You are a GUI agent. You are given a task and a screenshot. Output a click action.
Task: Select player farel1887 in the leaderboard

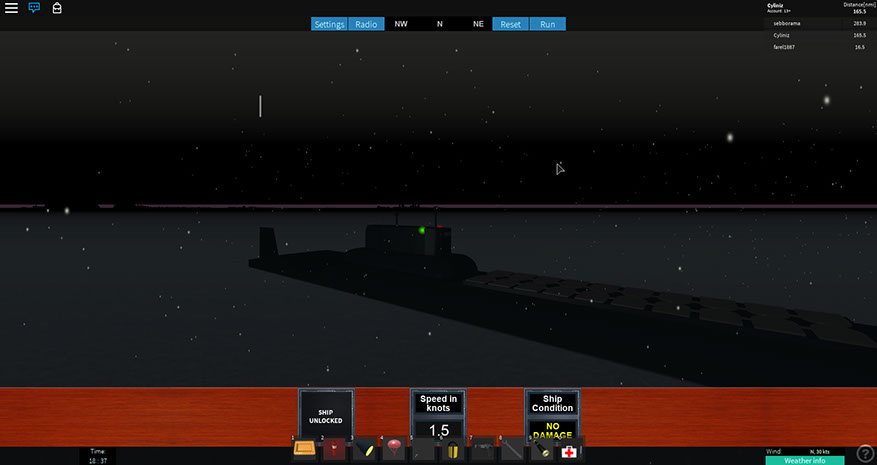[x=788, y=47]
